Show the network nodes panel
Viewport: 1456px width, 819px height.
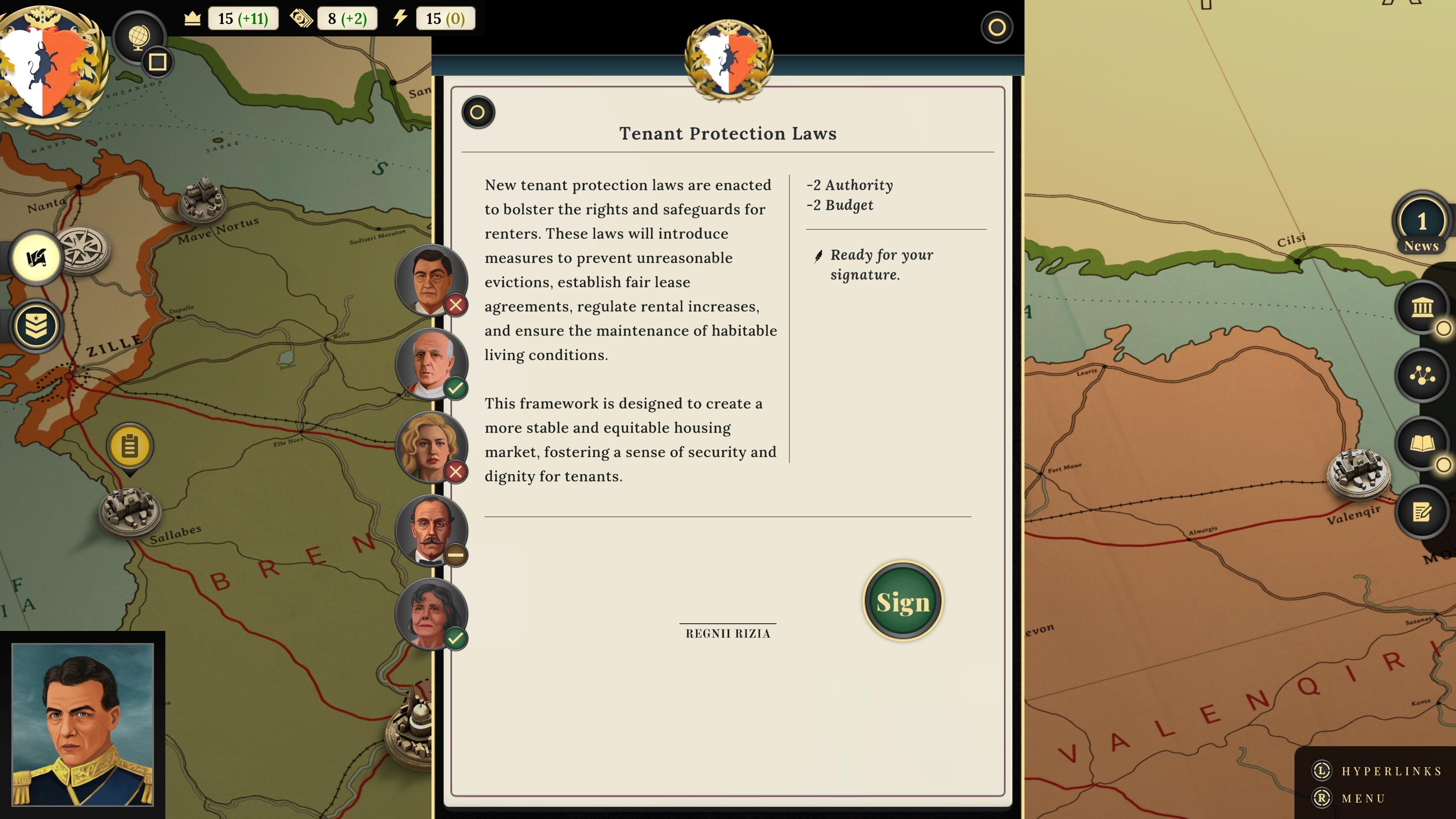[x=1421, y=375]
